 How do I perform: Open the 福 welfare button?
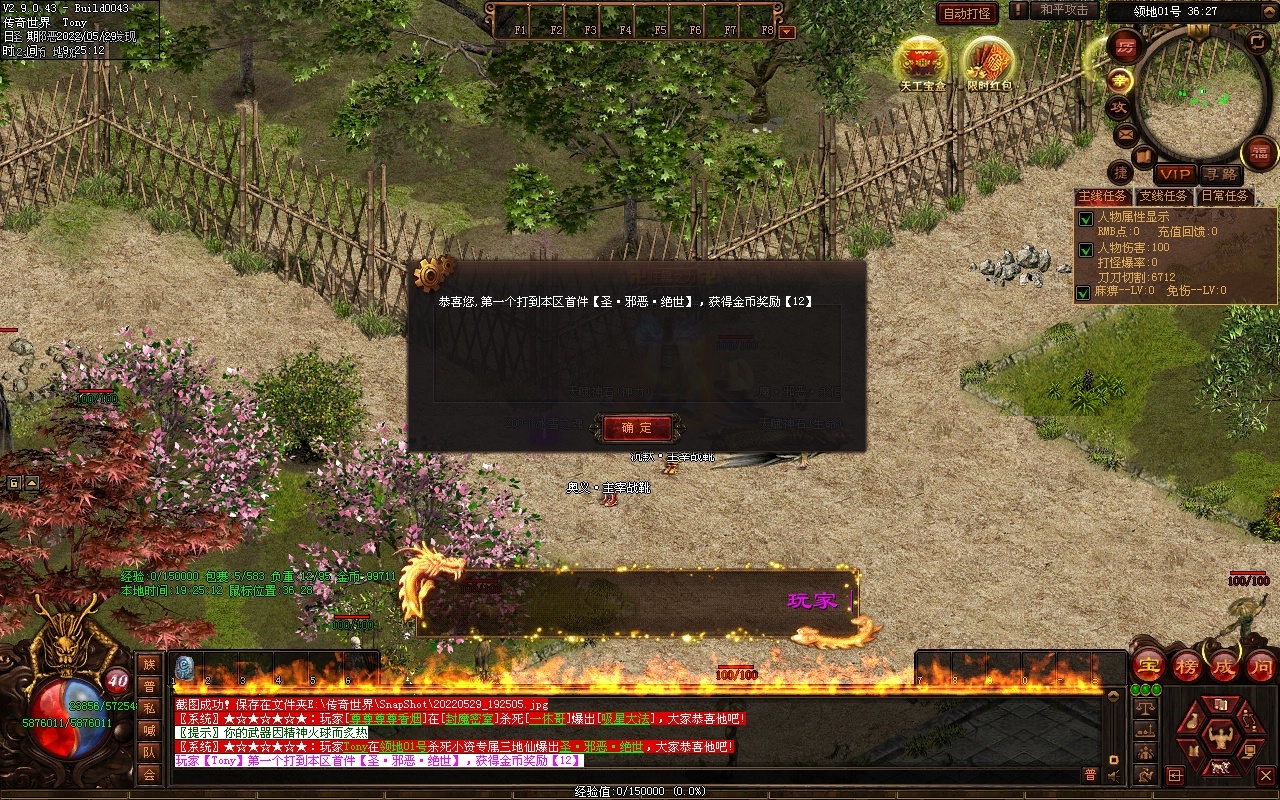click(x=1259, y=153)
